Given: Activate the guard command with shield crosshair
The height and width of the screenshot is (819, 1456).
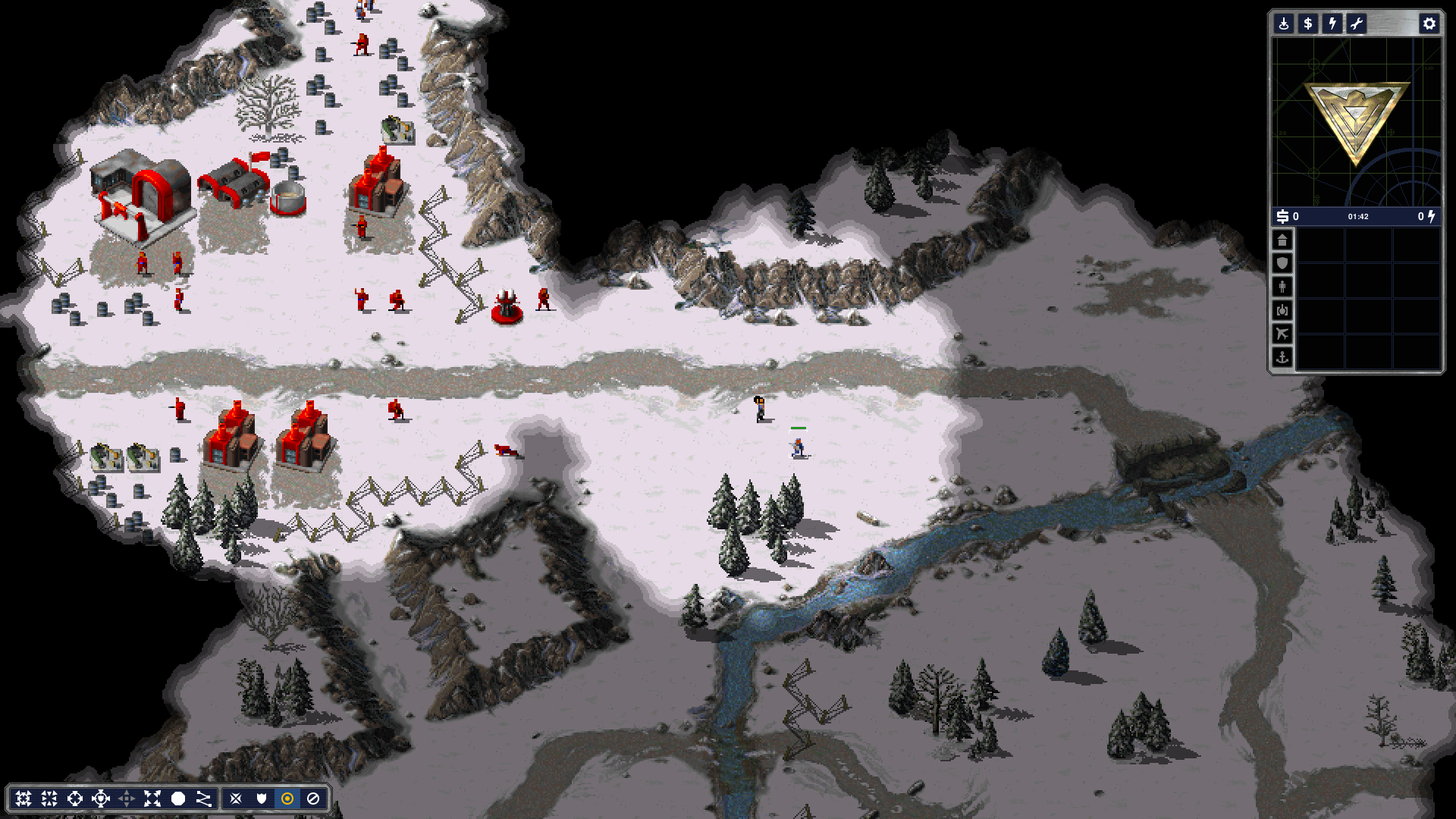Looking at the screenshot, I should pyautogui.click(x=101, y=798).
